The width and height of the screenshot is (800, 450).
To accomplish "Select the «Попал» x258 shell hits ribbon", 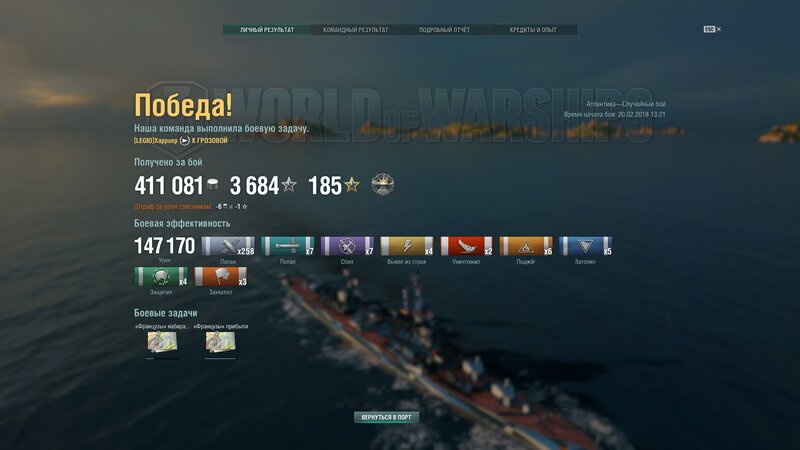I will pyautogui.click(x=228, y=247).
